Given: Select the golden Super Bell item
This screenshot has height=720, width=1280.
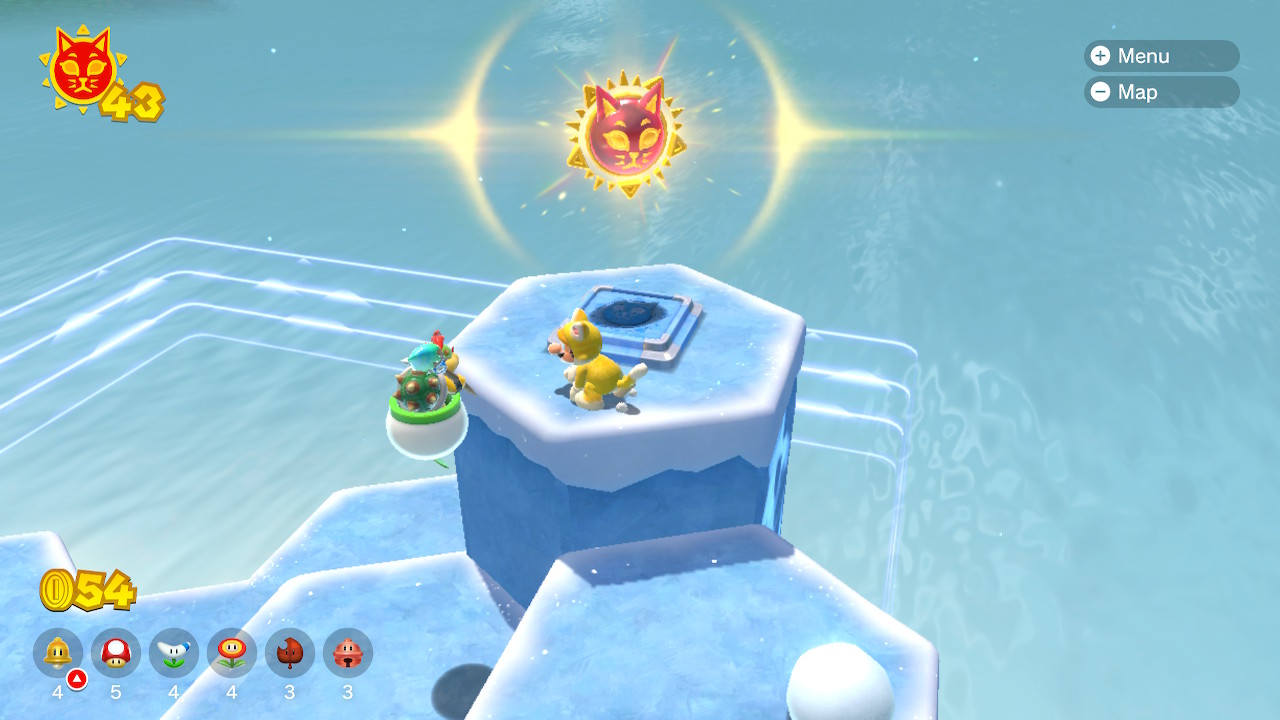Looking at the screenshot, I should pyautogui.click(x=58, y=654).
